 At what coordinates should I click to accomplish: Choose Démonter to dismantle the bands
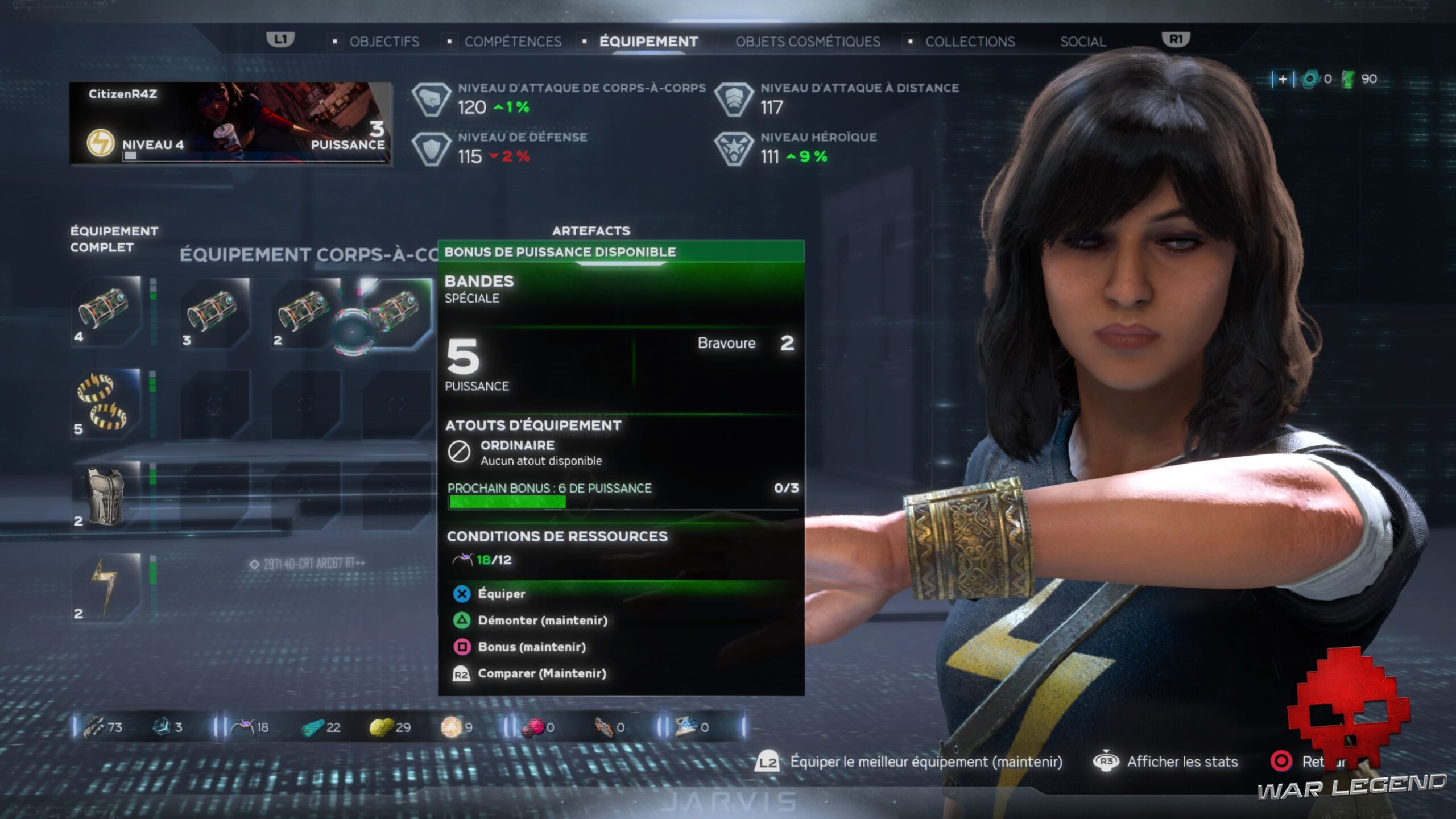click(542, 621)
